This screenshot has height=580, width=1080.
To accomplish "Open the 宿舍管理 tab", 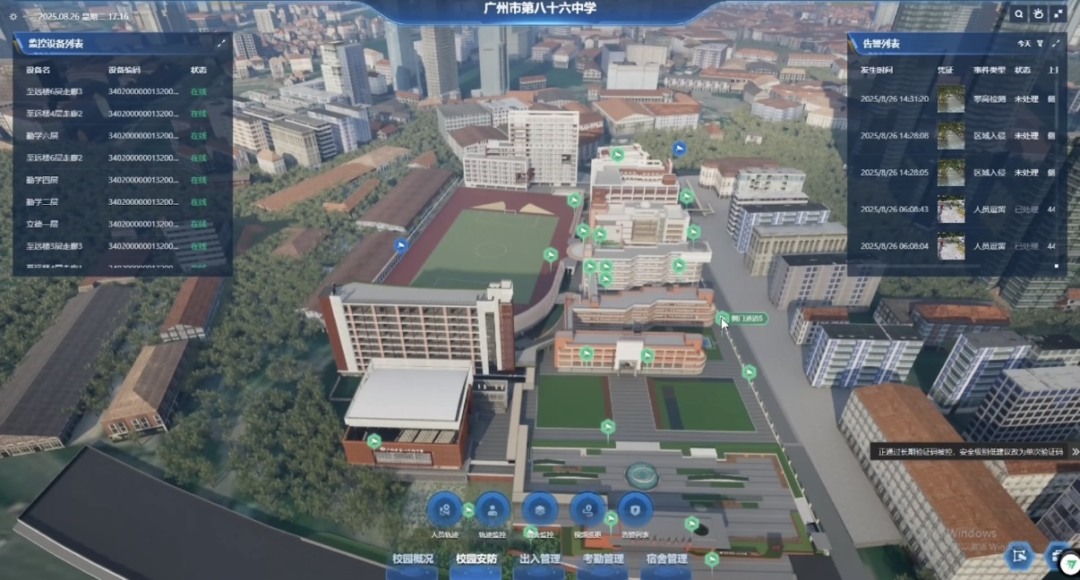I will click(x=666, y=559).
